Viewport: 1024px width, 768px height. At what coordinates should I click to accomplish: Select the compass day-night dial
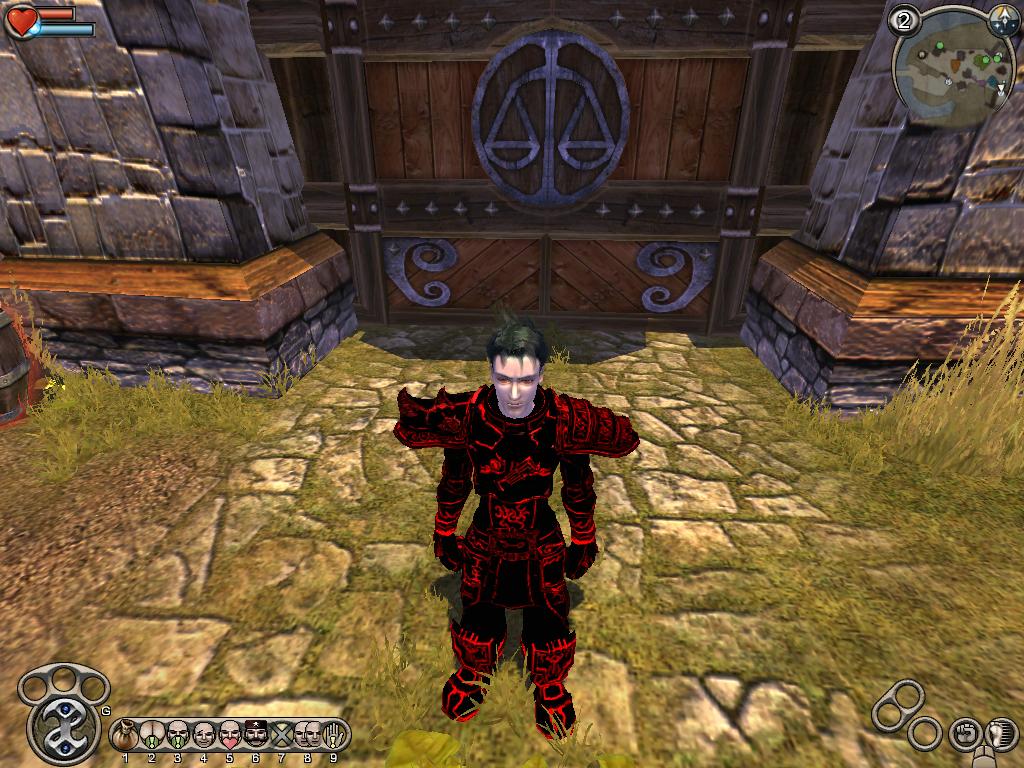click(1001, 18)
